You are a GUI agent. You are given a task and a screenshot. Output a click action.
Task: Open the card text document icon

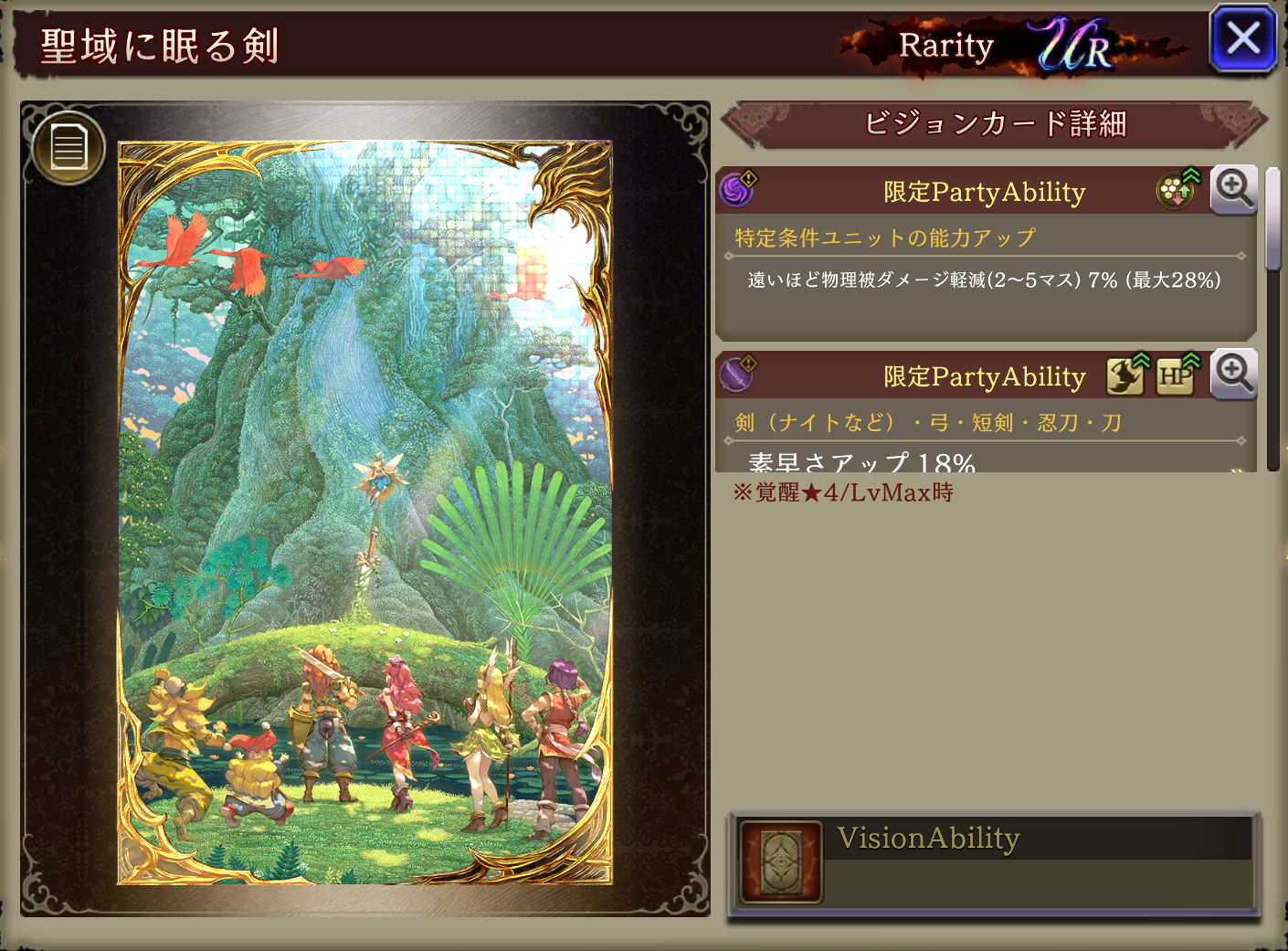69,148
